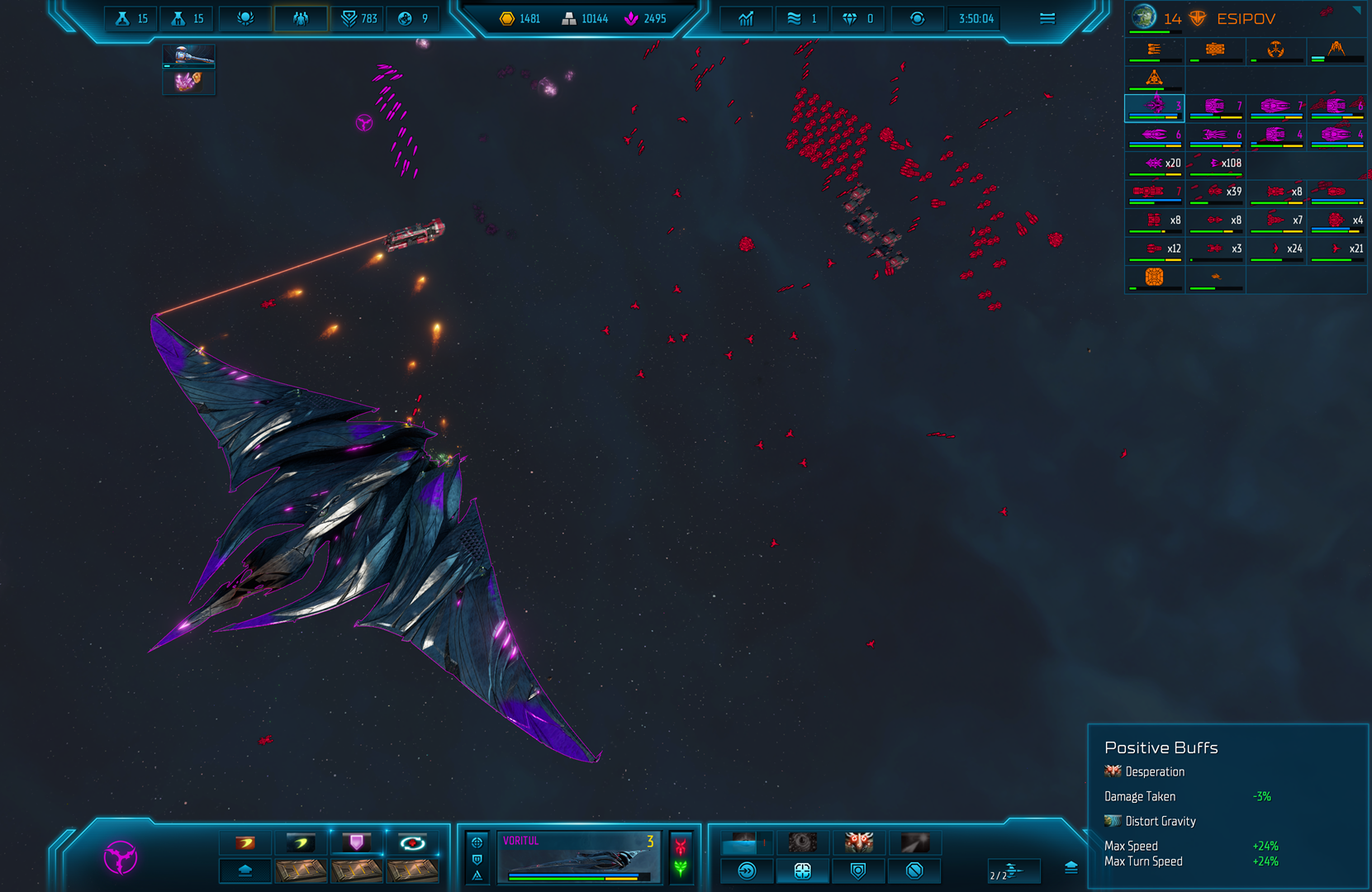The image size is (1372, 892).
Task: Click the pink crystal research thumbnail
Action: pyautogui.click(x=189, y=82)
